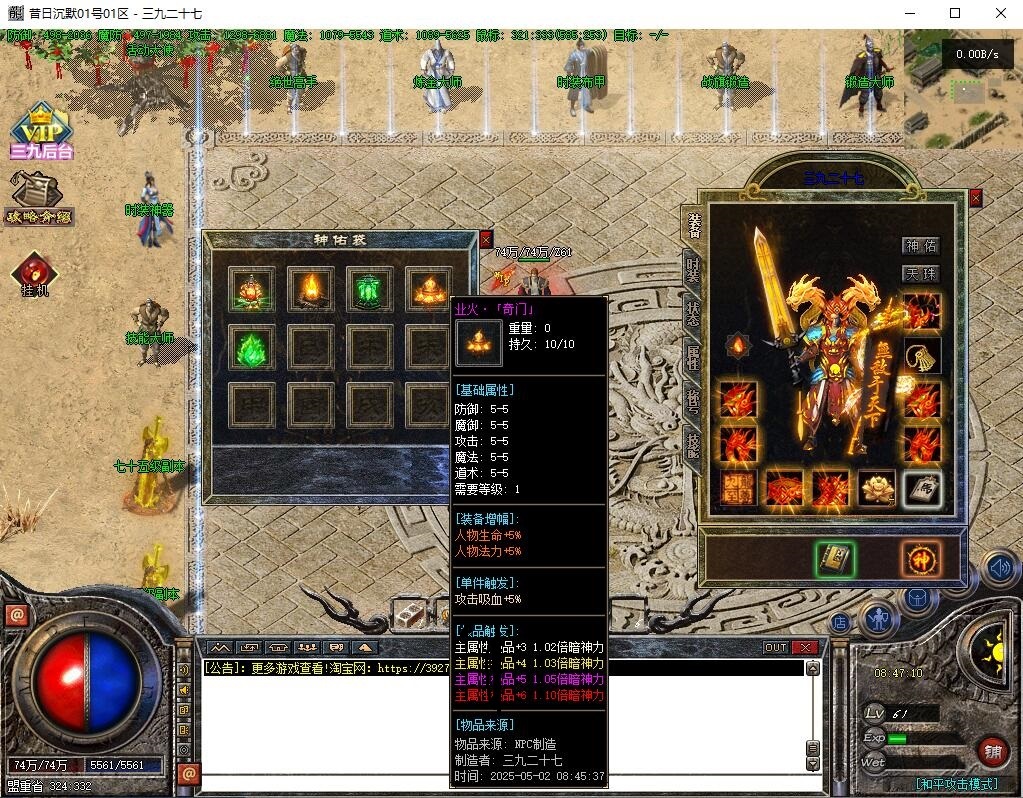The width and height of the screenshot is (1023, 798).
Task: Maximize the game window
Action: click(954, 13)
